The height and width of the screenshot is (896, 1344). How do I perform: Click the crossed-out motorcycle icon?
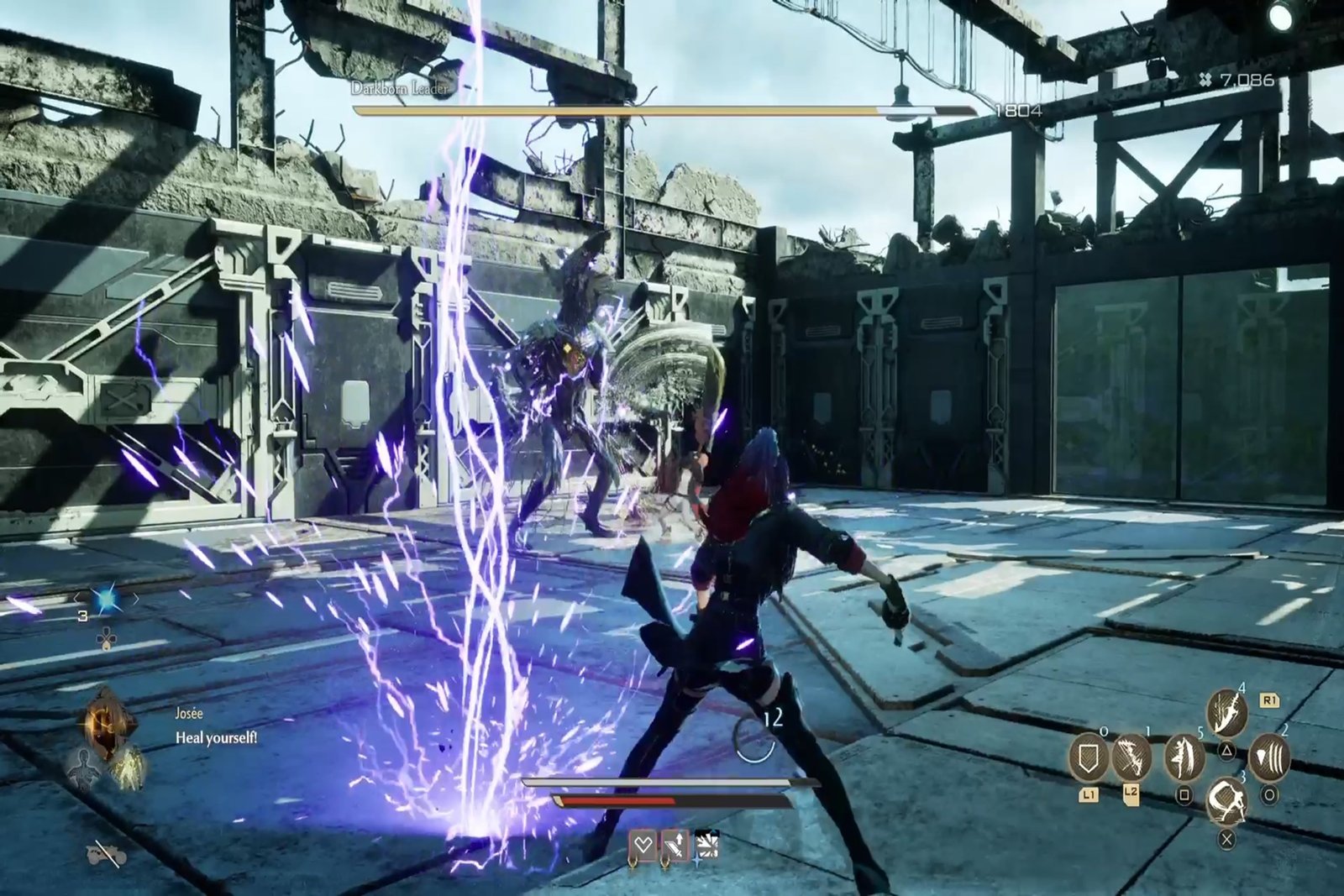(107, 854)
